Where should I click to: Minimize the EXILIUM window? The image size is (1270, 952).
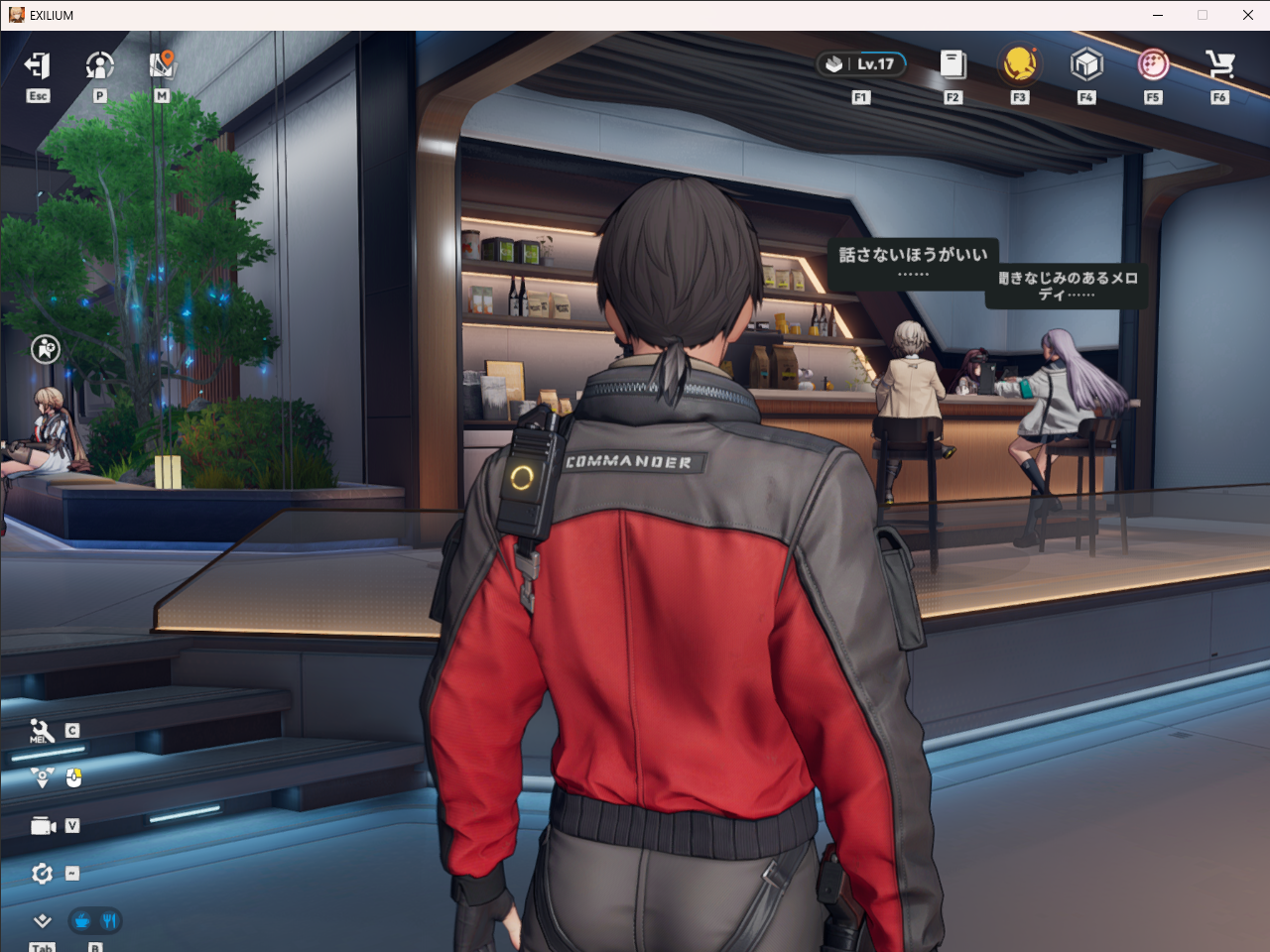pos(1158,15)
